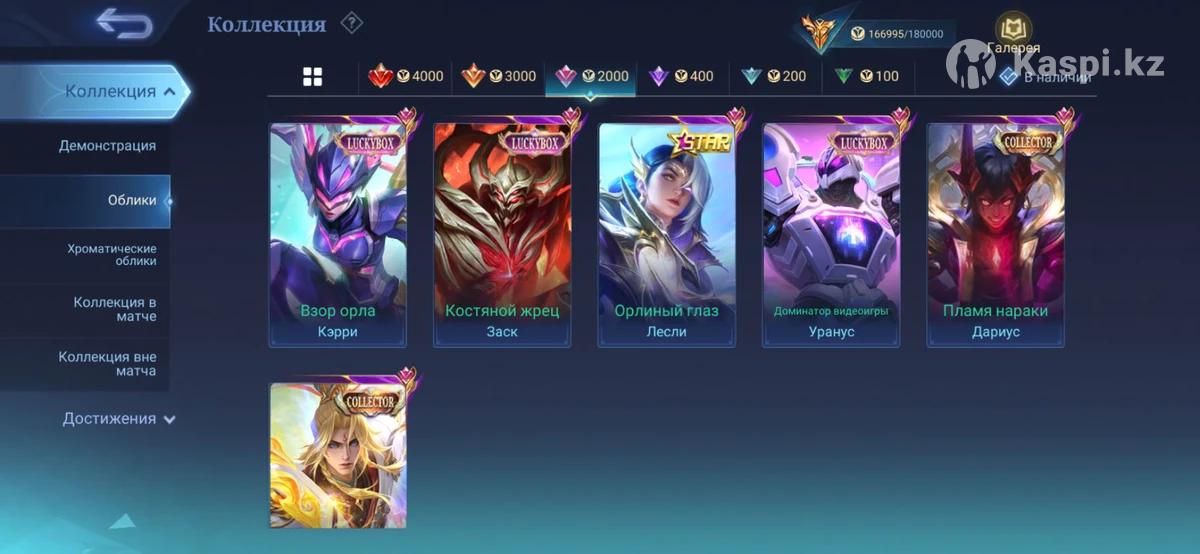Open the collection help question mark
The width and height of the screenshot is (1200, 554).
(351, 23)
